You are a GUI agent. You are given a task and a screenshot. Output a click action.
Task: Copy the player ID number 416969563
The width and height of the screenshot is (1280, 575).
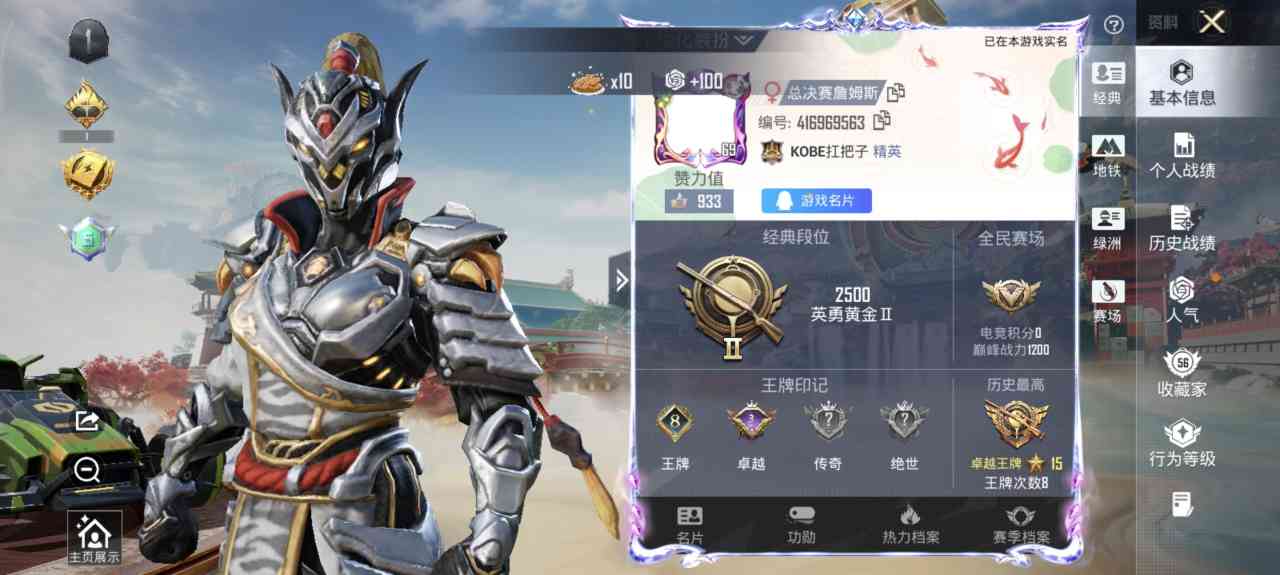[x=882, y=122]
